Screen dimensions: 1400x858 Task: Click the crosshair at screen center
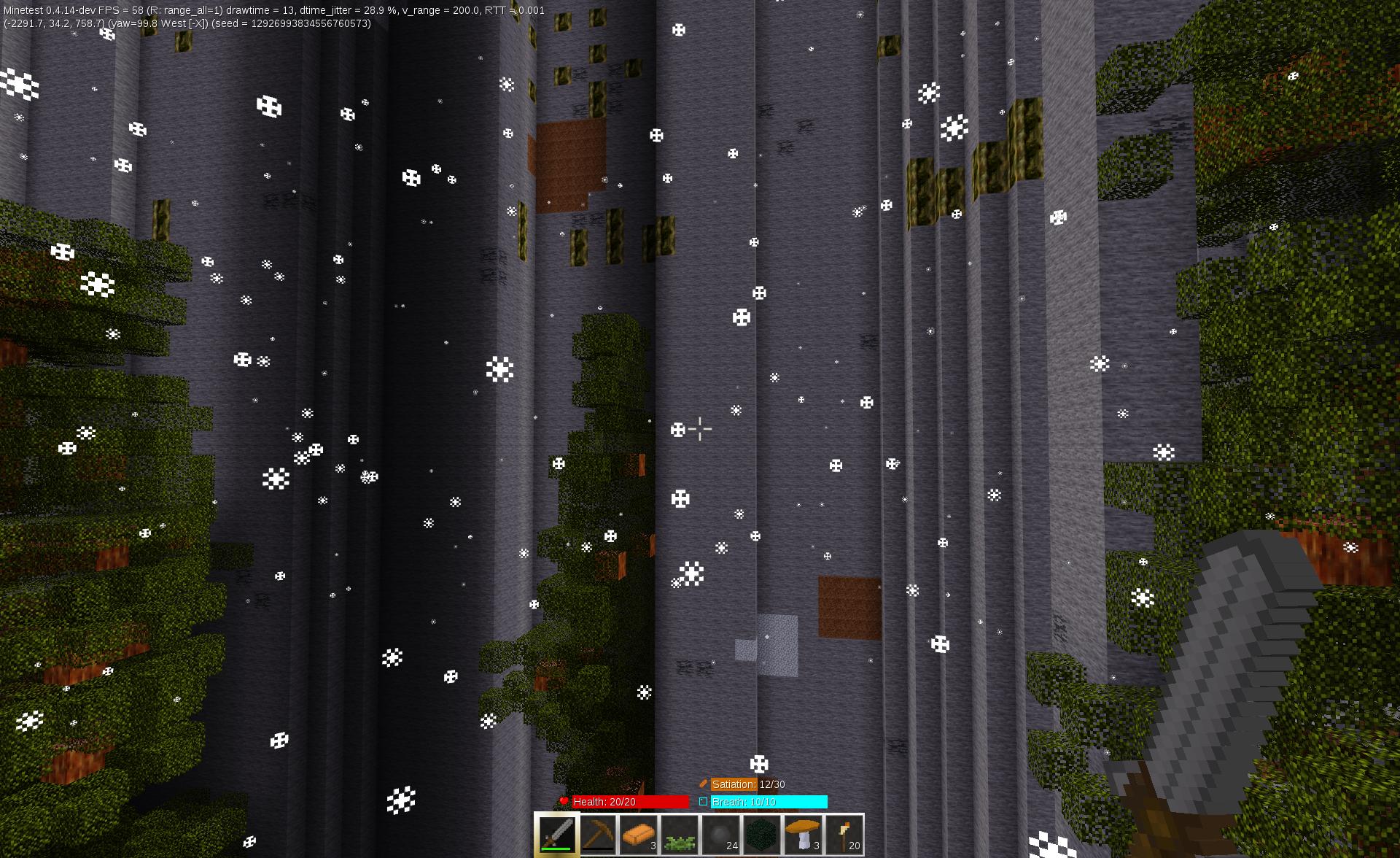click(x=699, y=429)
